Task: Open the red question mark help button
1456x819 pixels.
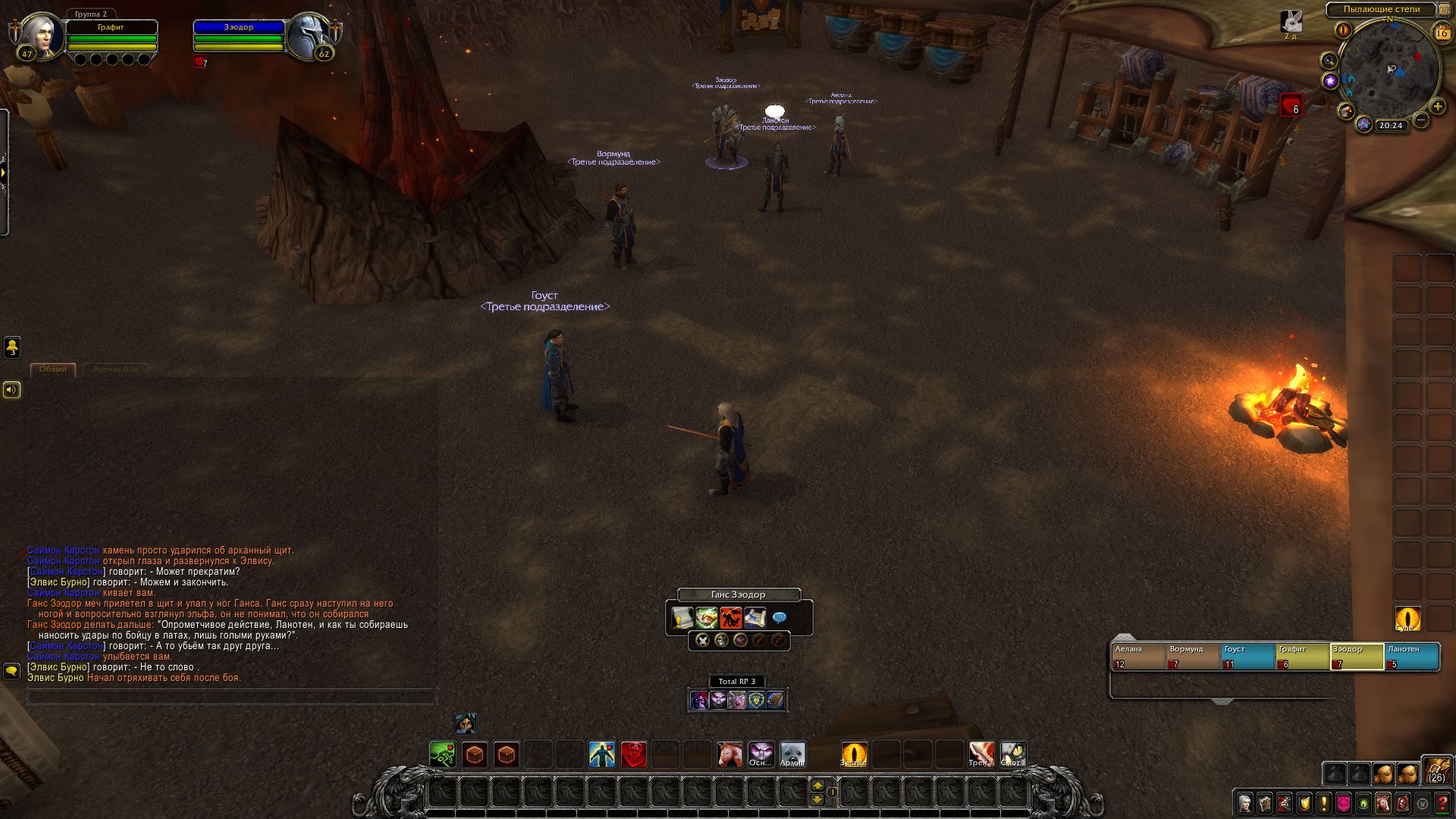Action: click(1442, 802)
